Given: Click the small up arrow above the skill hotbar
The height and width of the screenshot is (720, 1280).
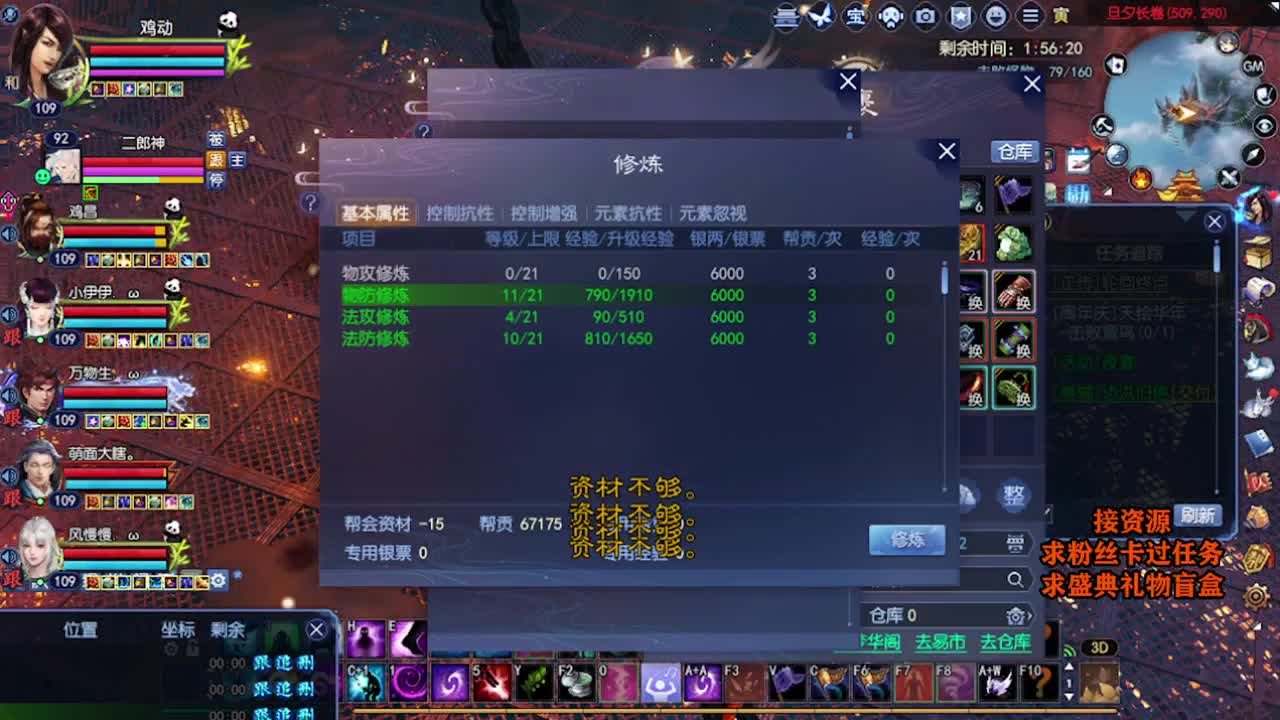Looking at the screenshot, I should pos(1070,665).
